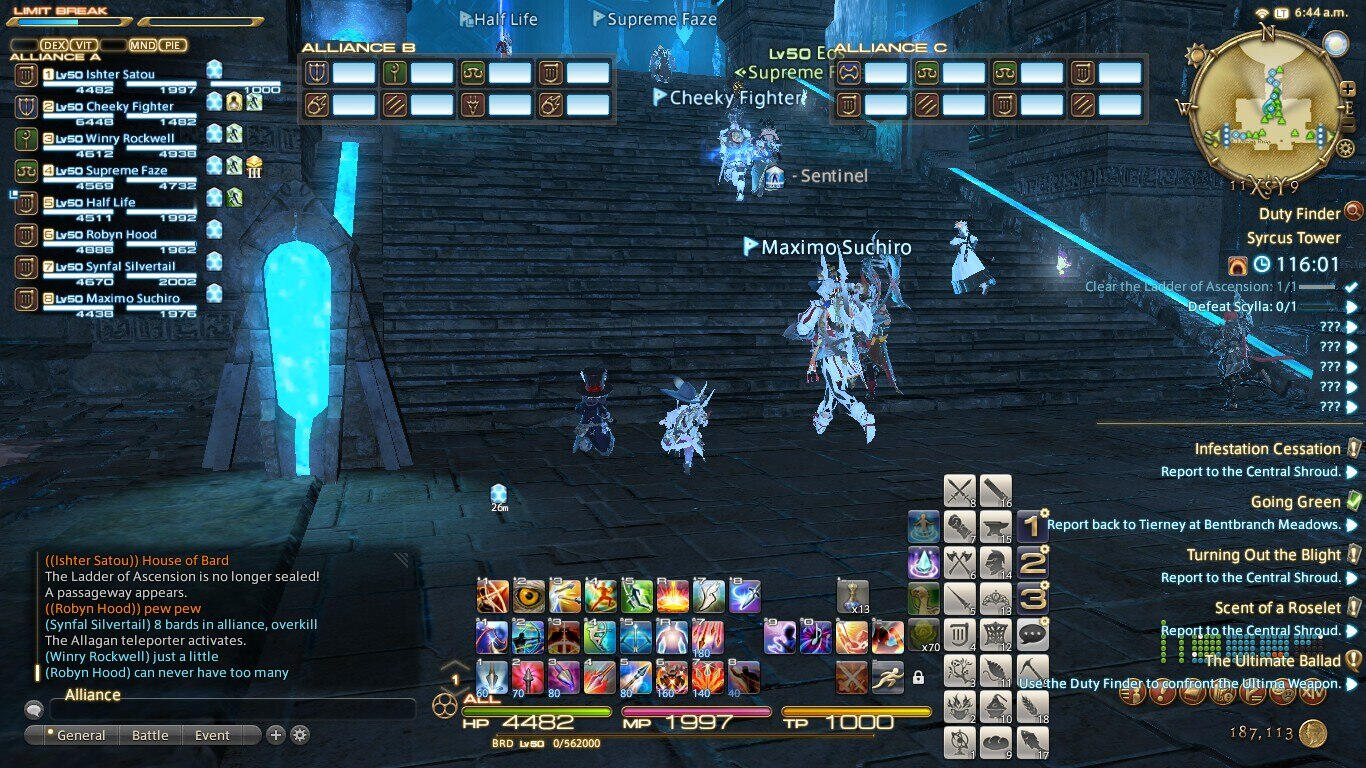Toggle the hotbar padlock icon
The width and height of the screenshot is (1366, 768).
tap(918, 677)
